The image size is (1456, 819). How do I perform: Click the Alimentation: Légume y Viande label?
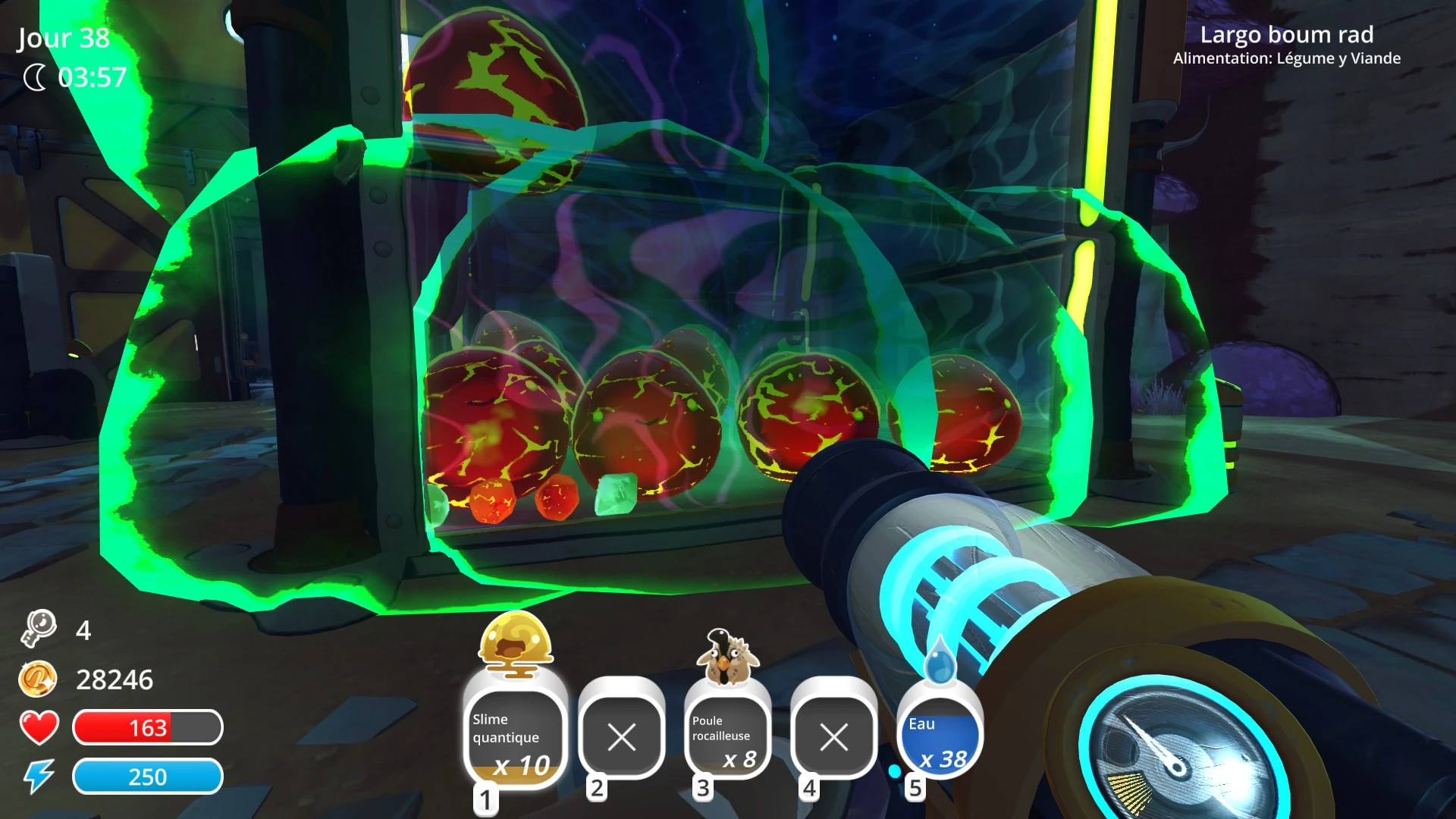click(1288, 58)
